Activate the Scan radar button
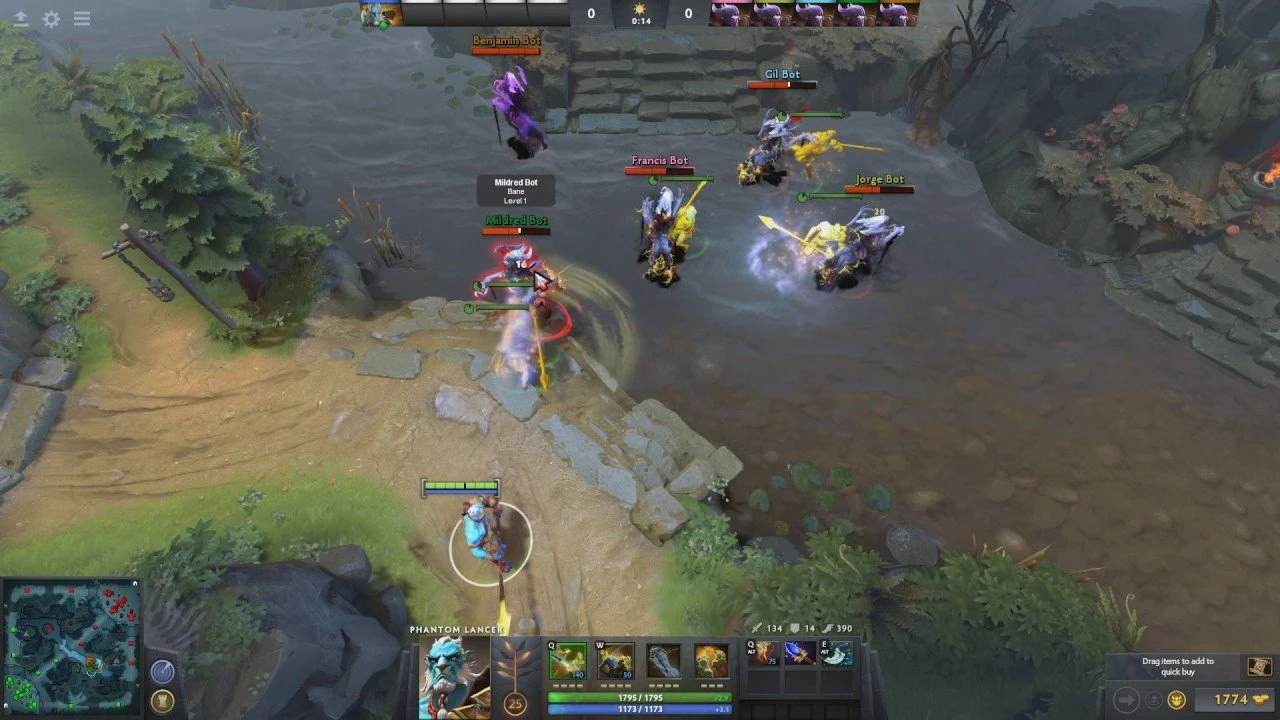 [162, 671]
